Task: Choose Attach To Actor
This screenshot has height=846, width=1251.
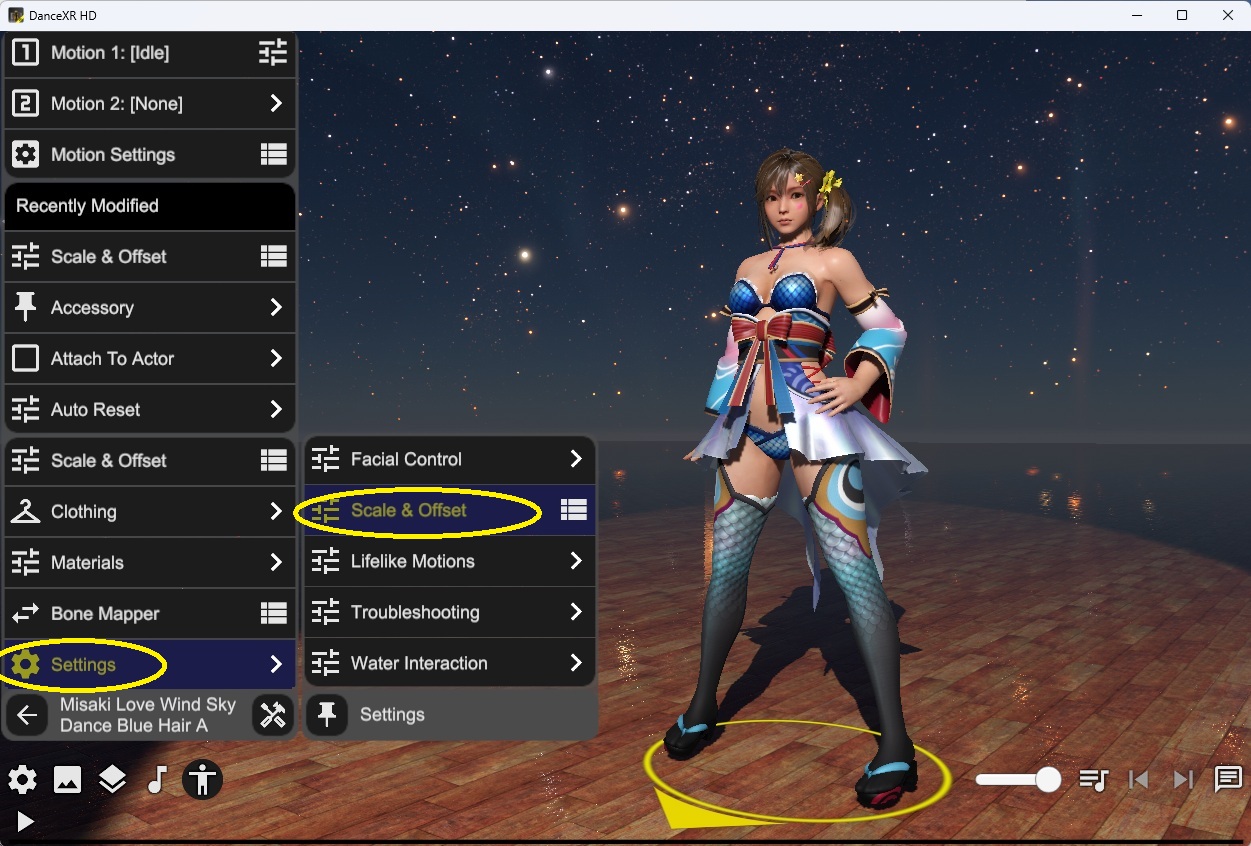Action: coord(150,359)
